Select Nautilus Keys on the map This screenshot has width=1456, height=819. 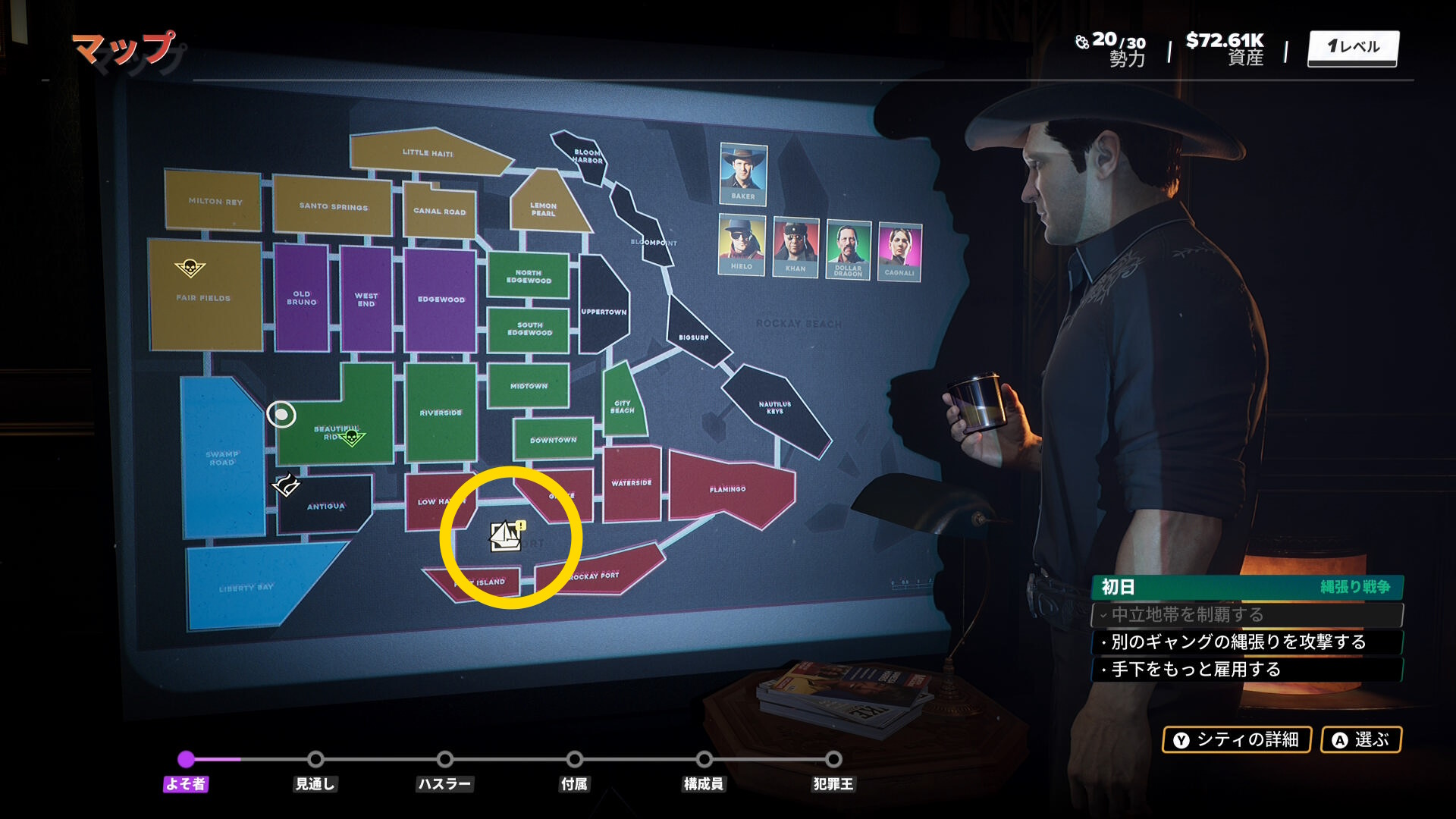pos(774,407)
